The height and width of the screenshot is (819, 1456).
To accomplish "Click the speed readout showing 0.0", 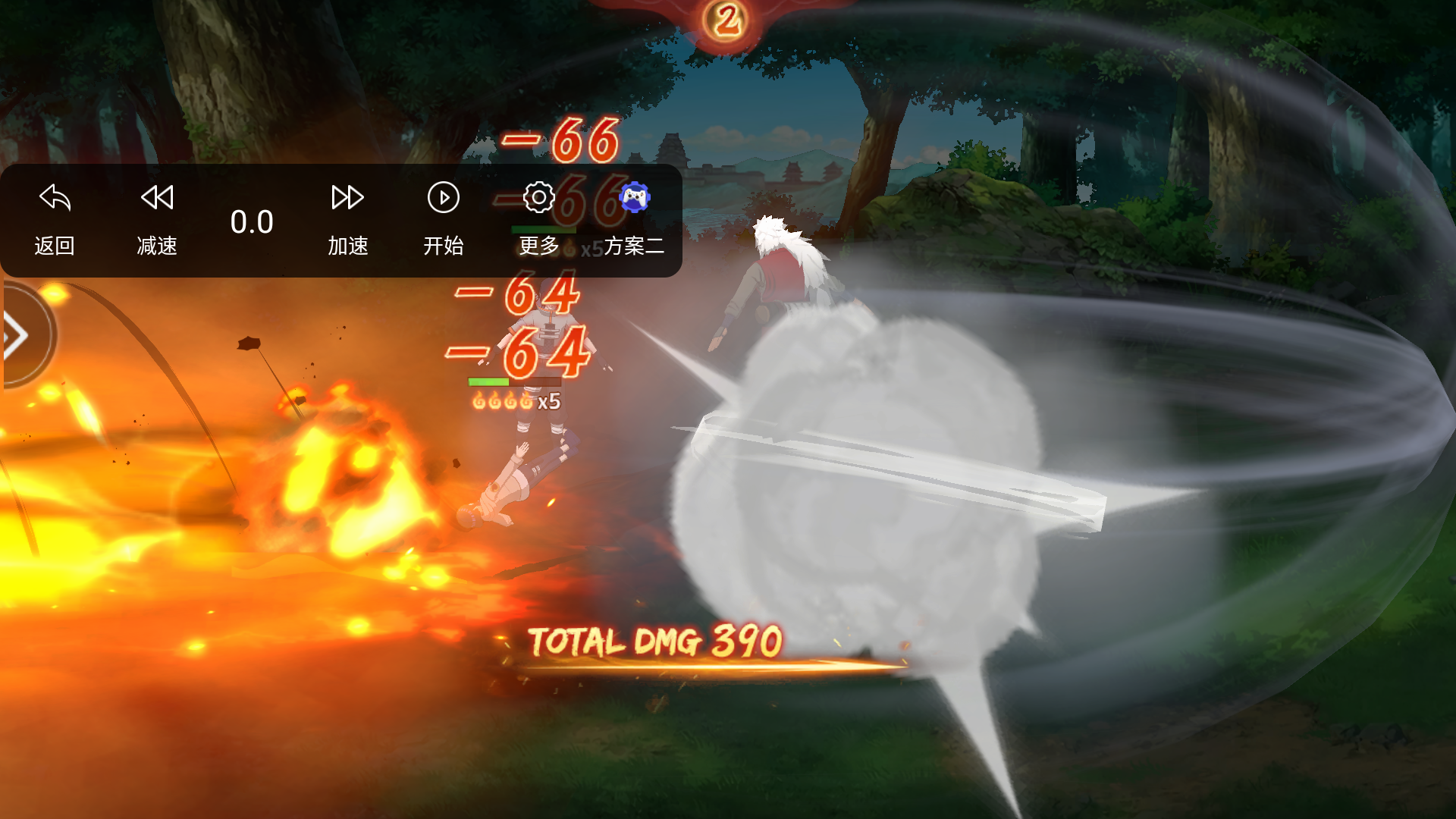I will (x=252, y=222).
